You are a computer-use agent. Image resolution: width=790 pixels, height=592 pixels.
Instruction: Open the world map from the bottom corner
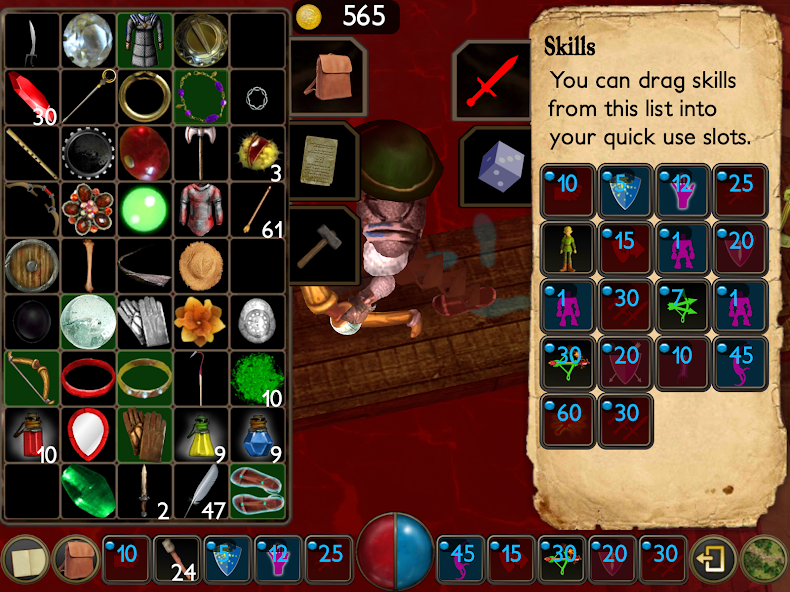coord(765,561)
